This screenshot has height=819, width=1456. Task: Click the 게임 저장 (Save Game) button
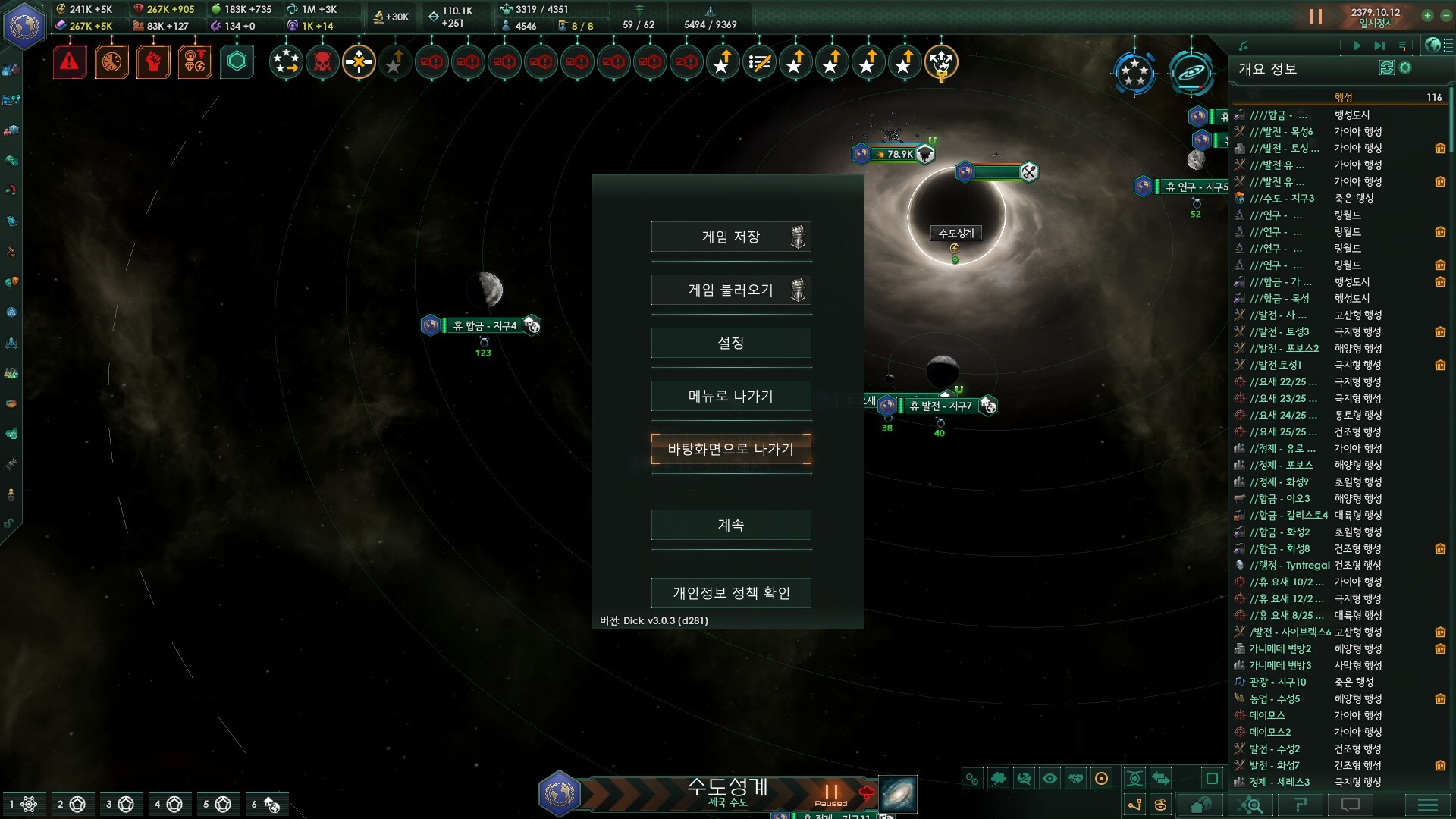tap(730, 237)
